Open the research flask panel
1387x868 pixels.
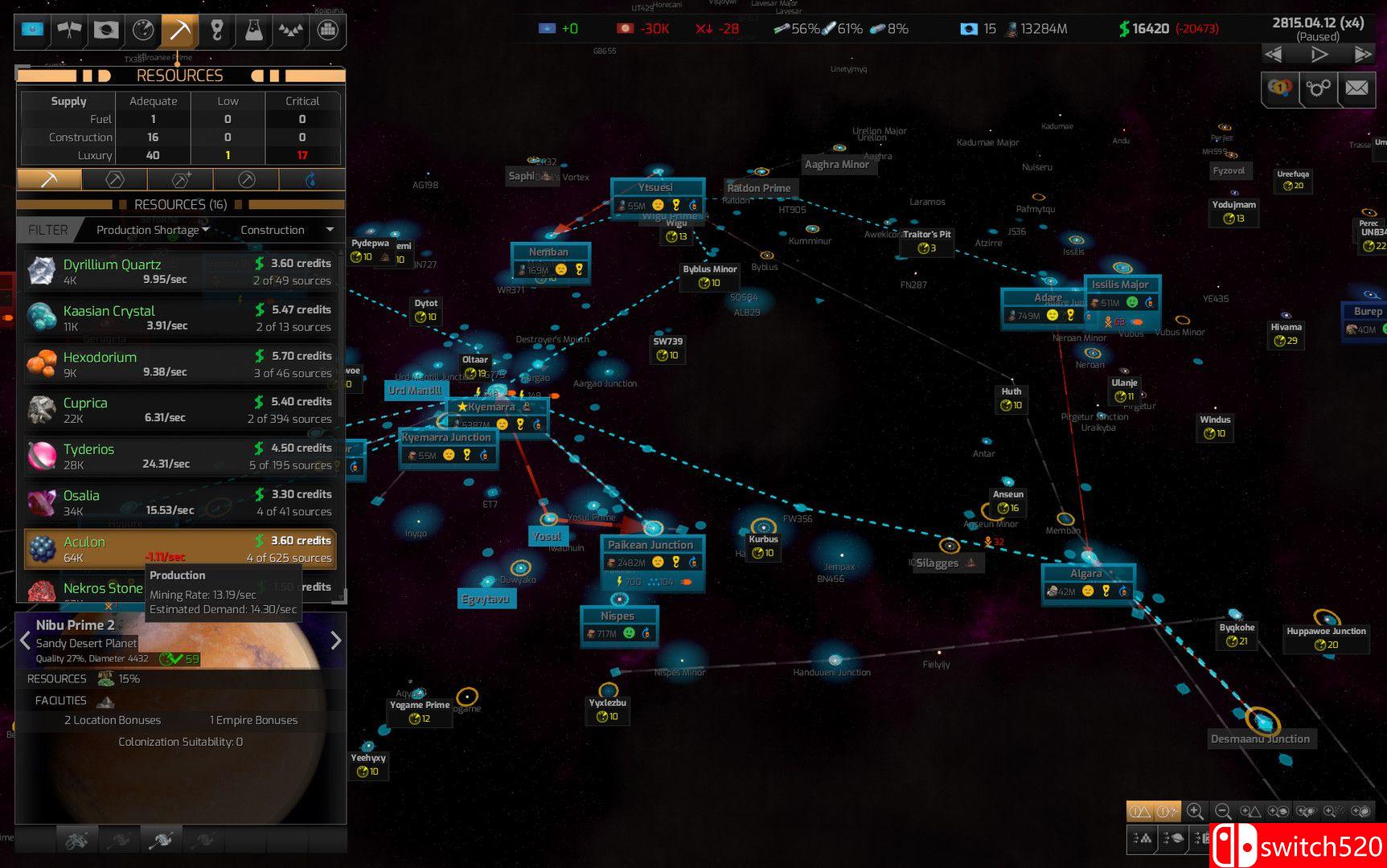253,31
